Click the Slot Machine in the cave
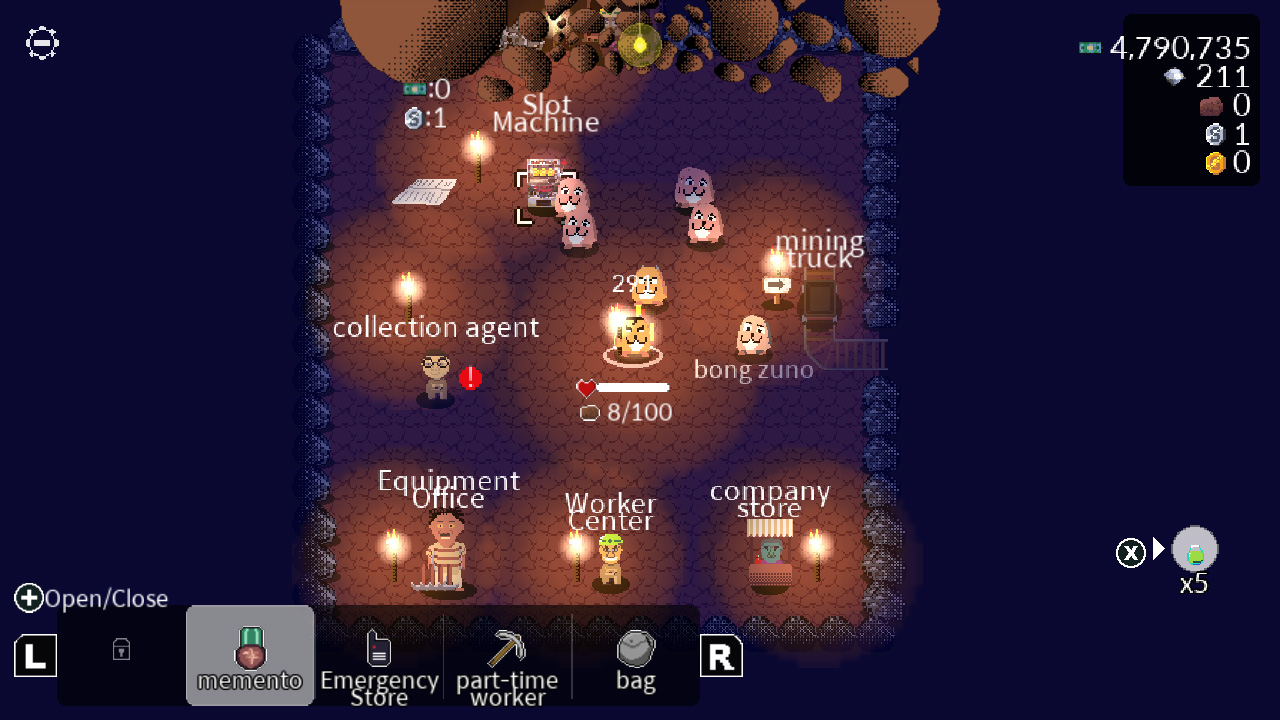 tap(545, 180)
